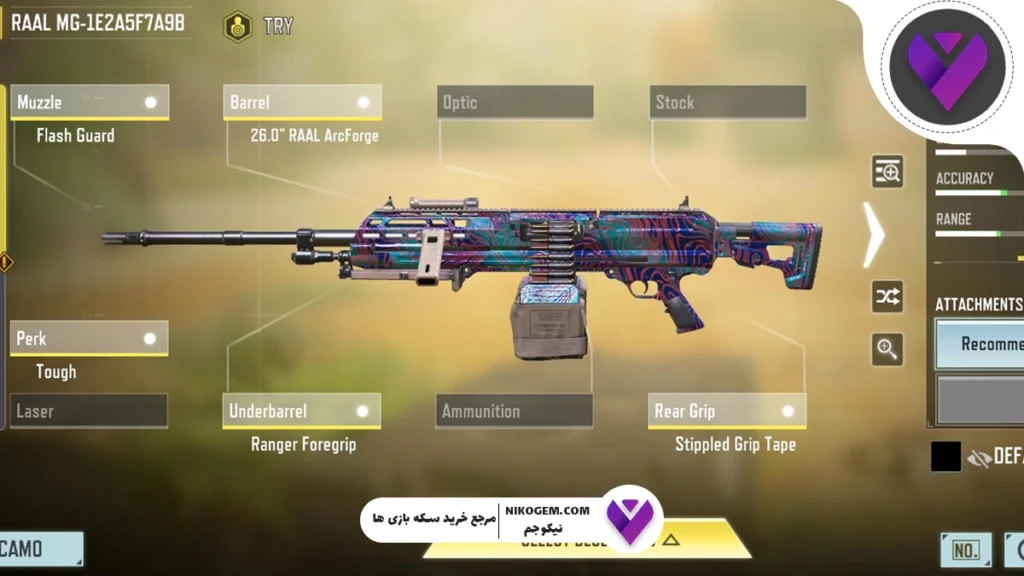Screen dimensions: 1024x576
Task: Choose the Ammunition slot
Action: click(514, 411)
